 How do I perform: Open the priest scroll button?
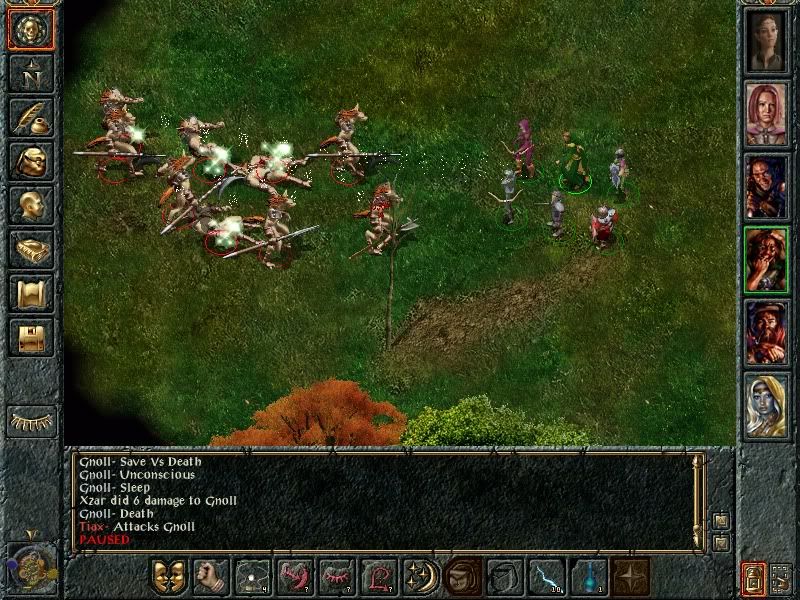(x=30, y=292)
